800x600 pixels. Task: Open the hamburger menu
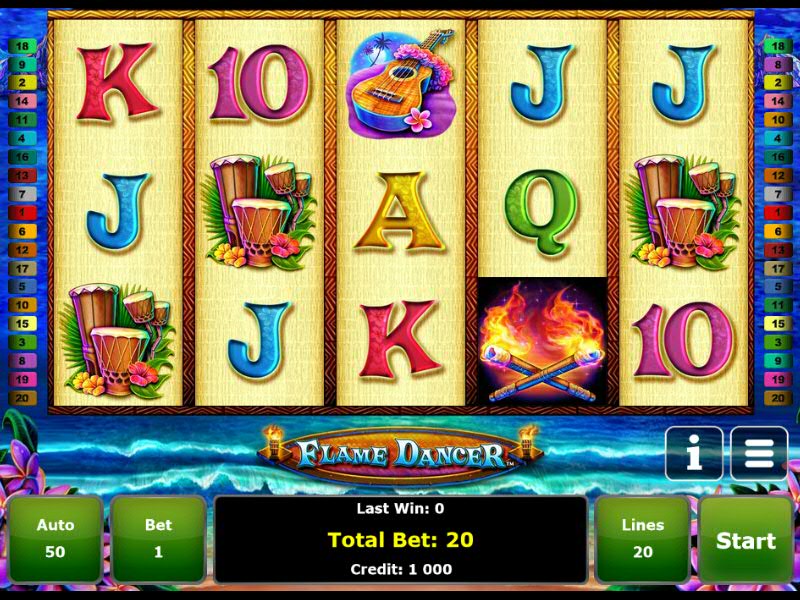pyautogui.click(x=758, y=455)
